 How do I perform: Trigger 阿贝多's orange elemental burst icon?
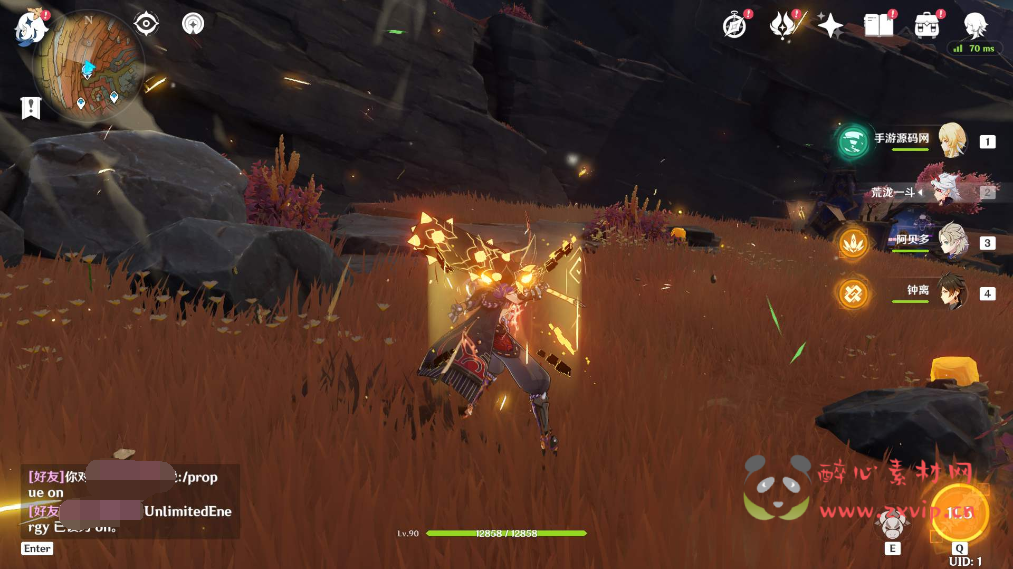(853, 242)
